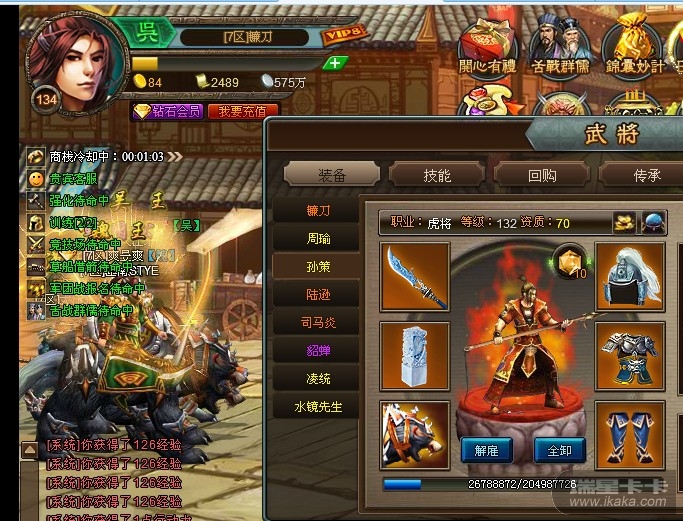Click the 我要充值 recharge button
Image resolution: width=683 pixels, height=521 pixels.
[242, 112]
